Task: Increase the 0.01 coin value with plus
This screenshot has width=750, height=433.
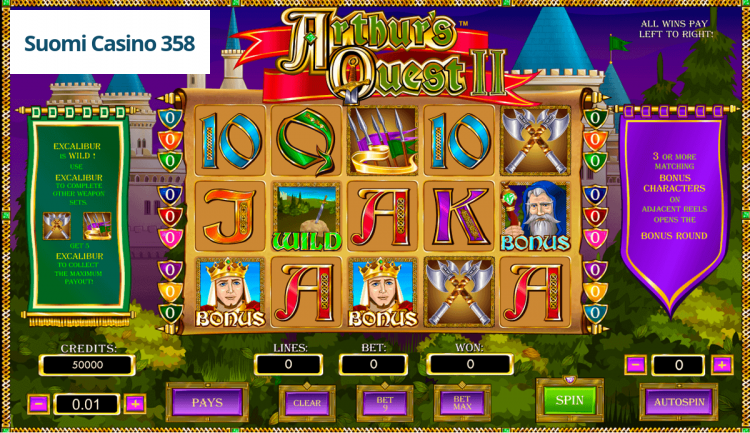Action: 135,404
